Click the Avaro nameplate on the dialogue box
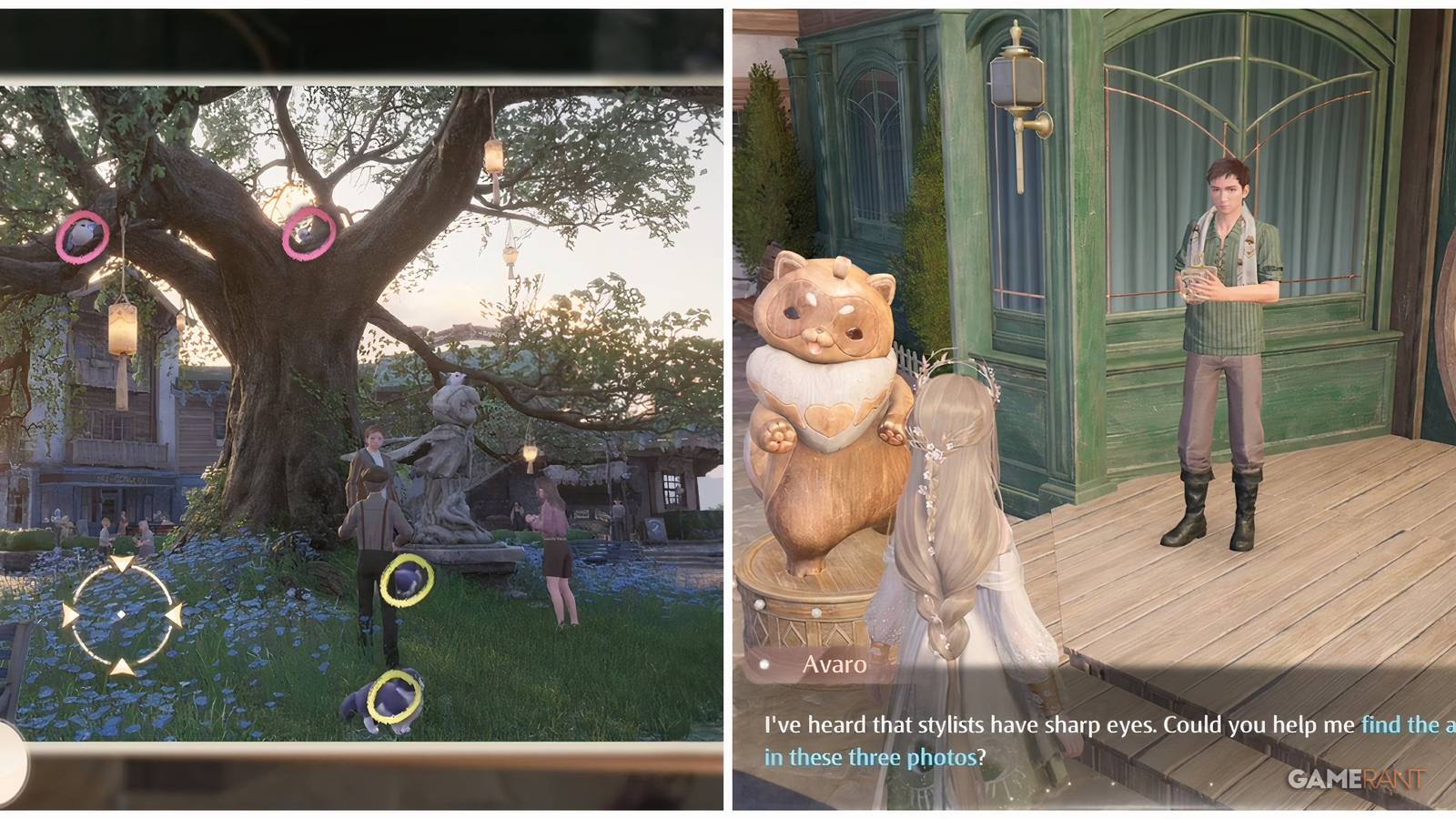 834,664
